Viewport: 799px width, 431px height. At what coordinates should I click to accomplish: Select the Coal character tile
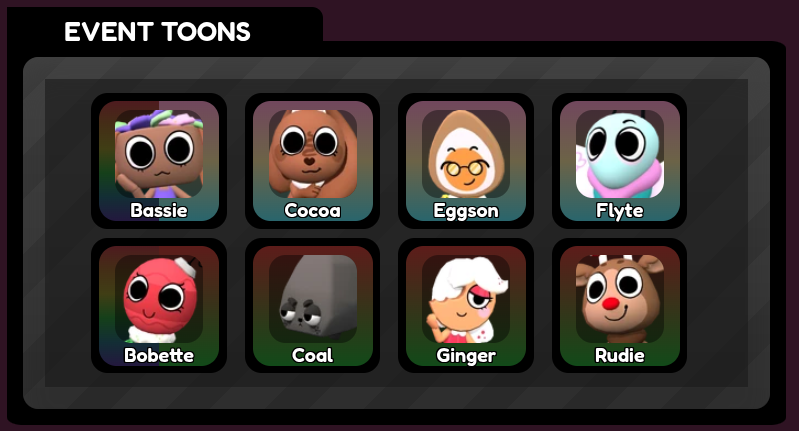[x=312, y=305]
